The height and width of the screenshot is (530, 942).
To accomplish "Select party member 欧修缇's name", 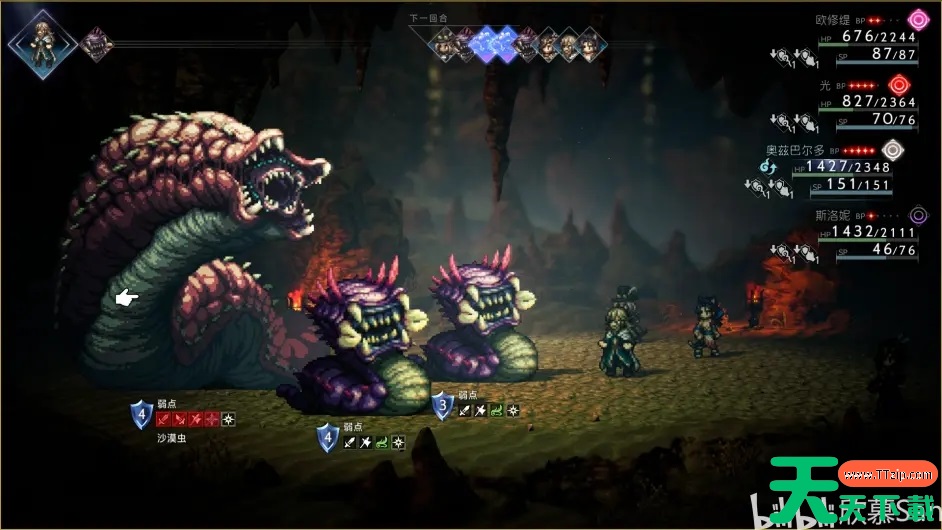I will [x=834, y=18].
